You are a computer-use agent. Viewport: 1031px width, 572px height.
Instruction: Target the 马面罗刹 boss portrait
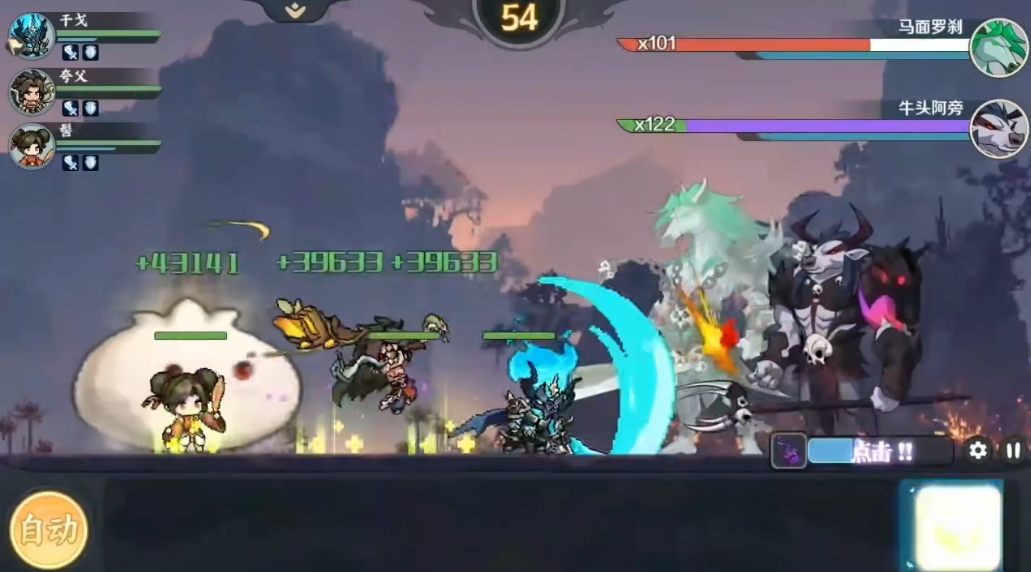pos(997,47)
